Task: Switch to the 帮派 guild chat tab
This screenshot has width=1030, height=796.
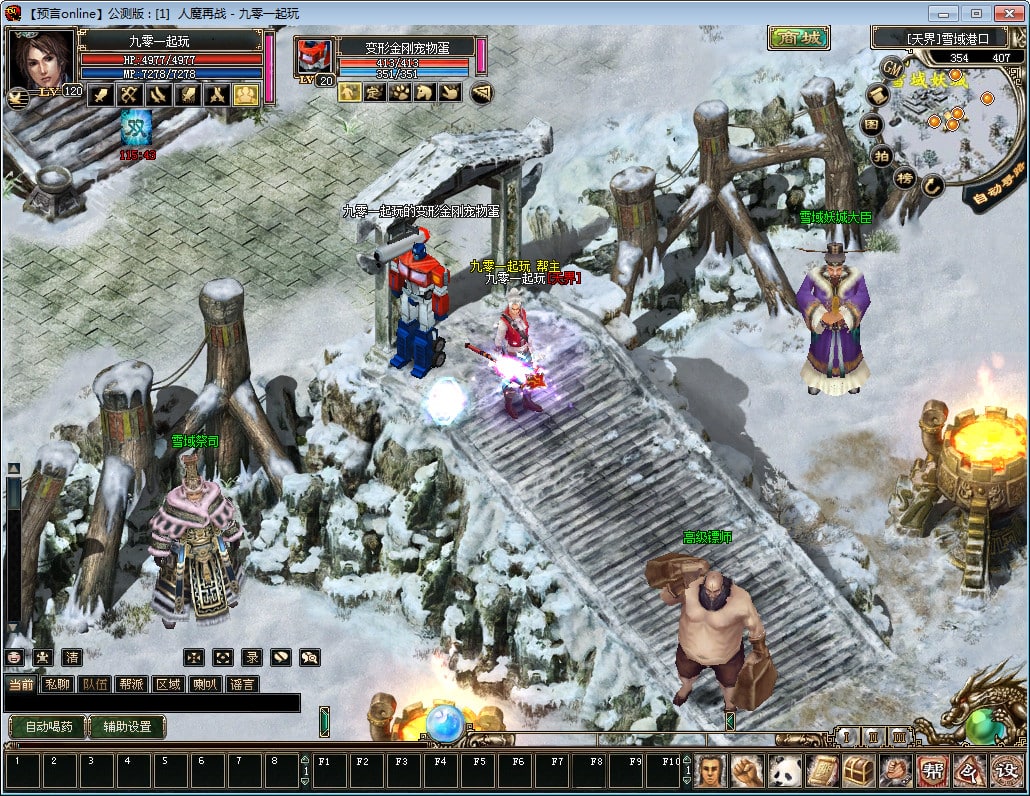Action: [x=131, y=684]
